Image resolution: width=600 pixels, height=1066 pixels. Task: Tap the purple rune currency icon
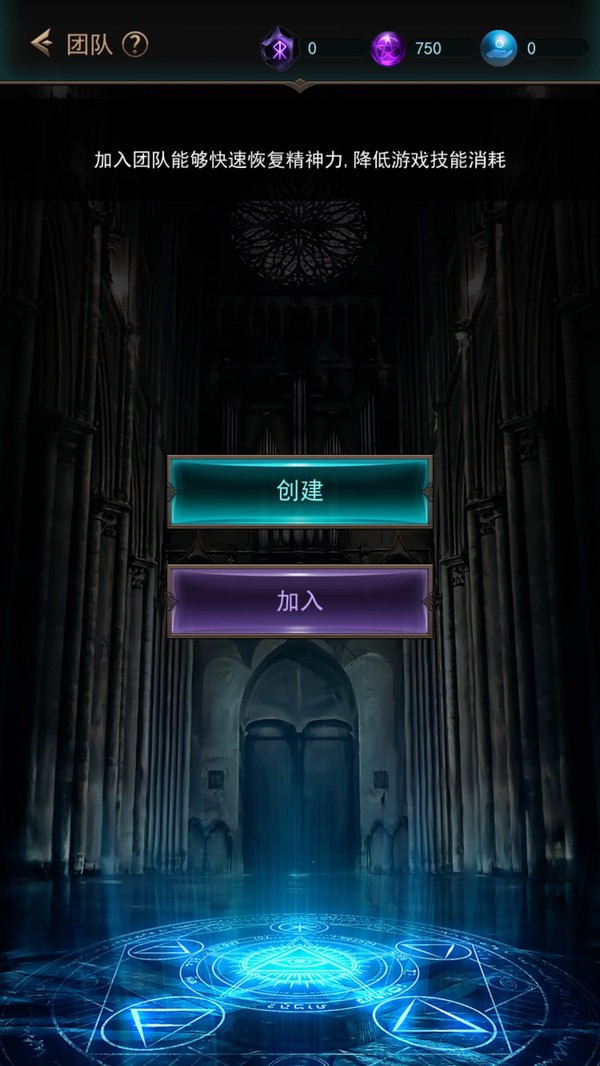coord(278,48)
